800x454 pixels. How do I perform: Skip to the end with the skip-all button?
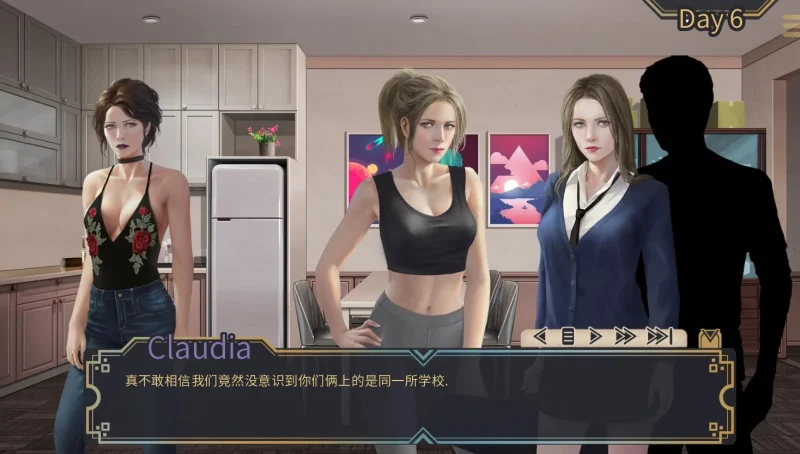click(659, 337)
